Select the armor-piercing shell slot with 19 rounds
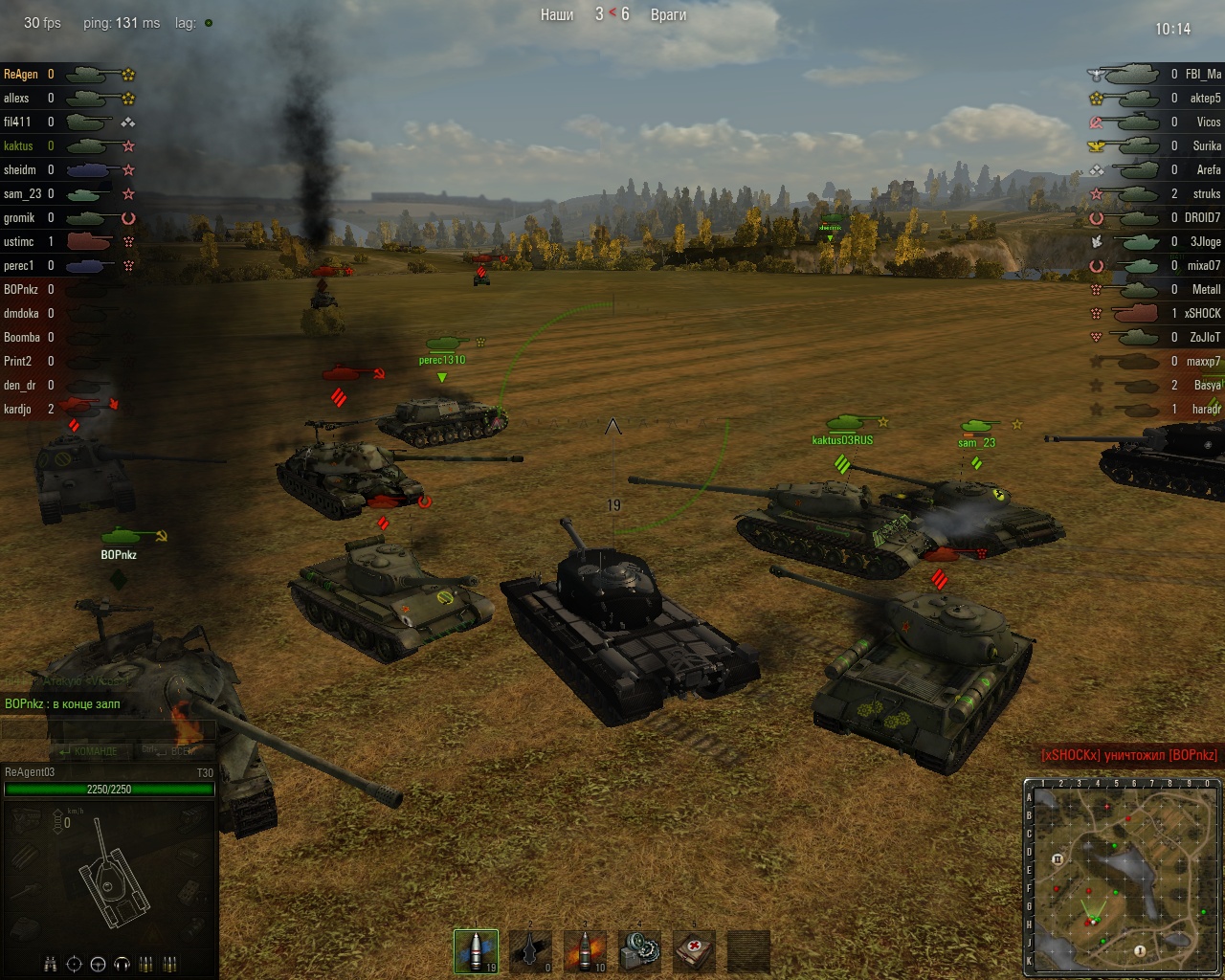 pos(476,951)
